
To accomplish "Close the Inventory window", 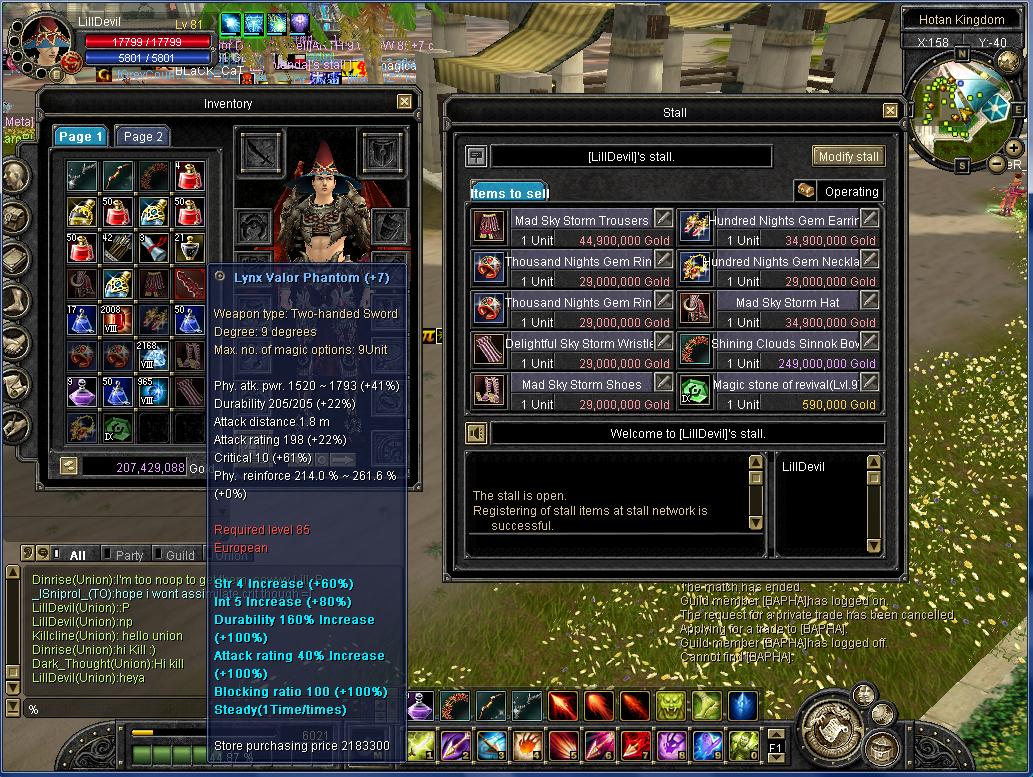I will point(404,102).
